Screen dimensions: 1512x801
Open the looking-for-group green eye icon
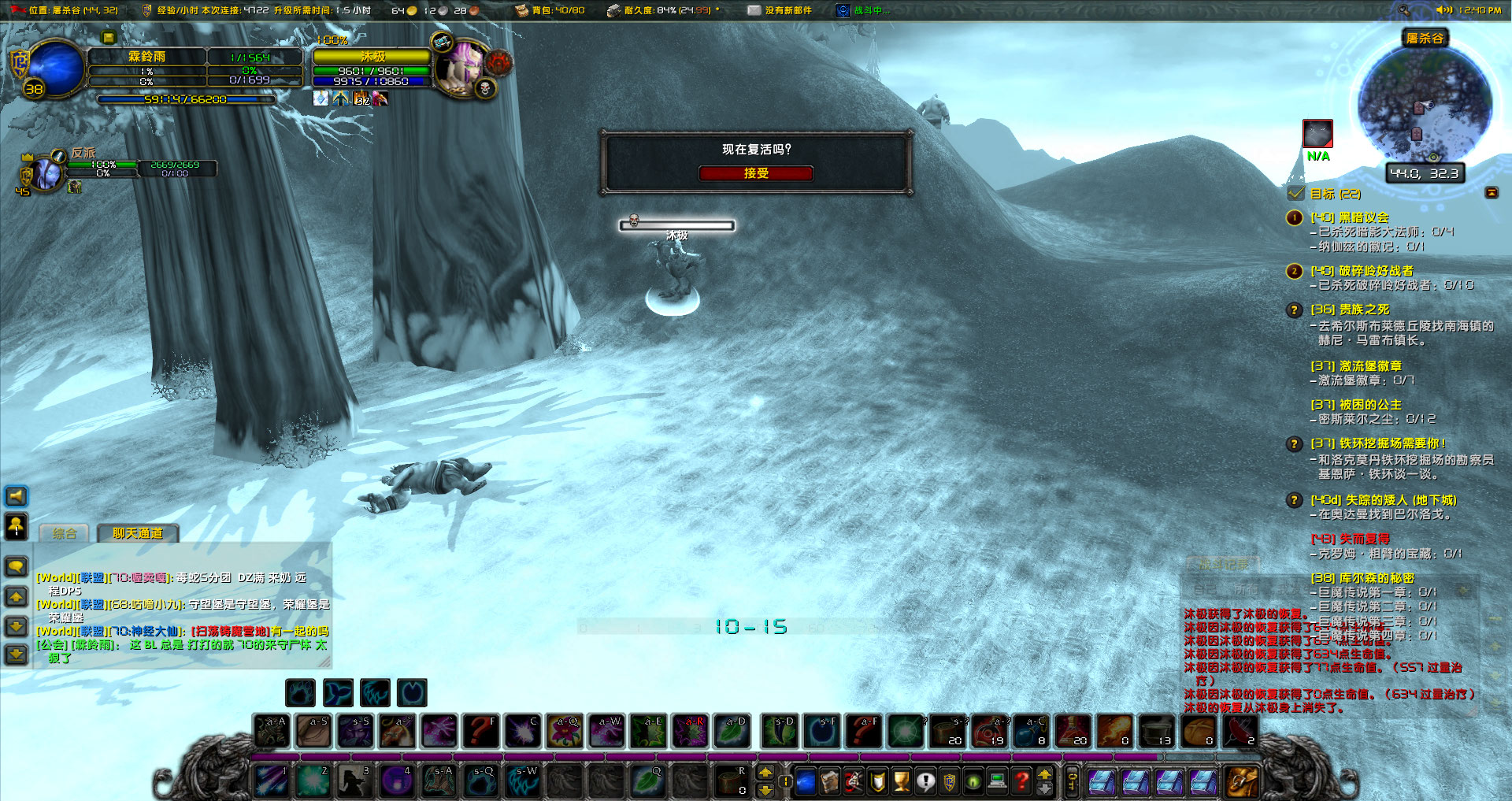973,783
